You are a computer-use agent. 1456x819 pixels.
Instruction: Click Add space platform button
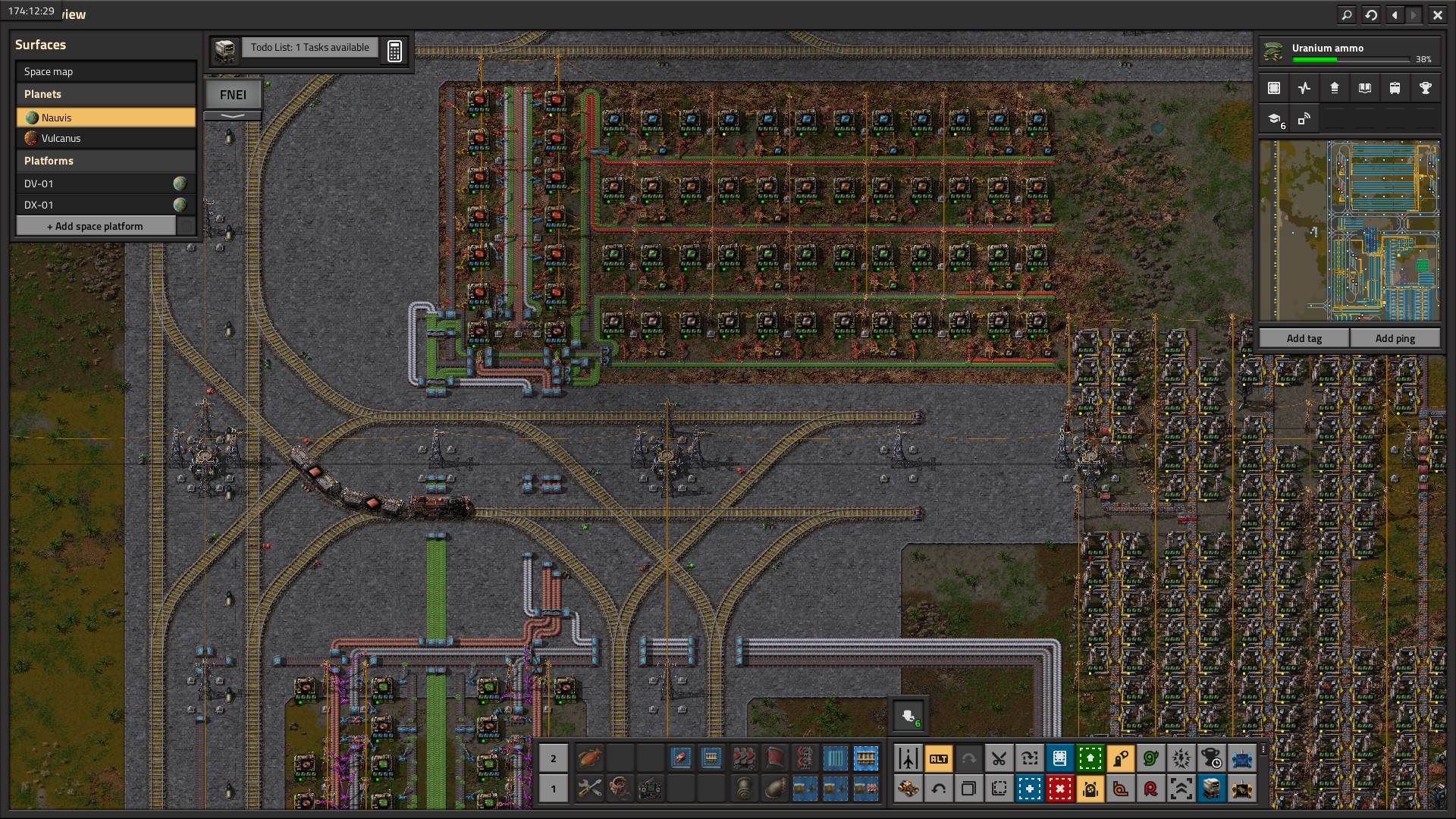pos(96,226)
